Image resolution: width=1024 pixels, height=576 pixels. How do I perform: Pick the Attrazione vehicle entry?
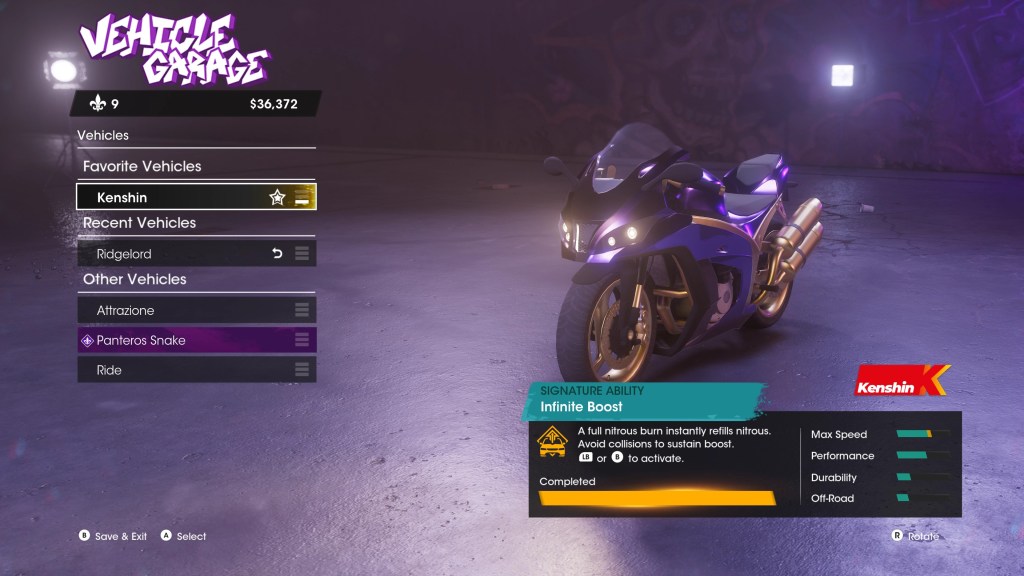click(x=180, y=311)
